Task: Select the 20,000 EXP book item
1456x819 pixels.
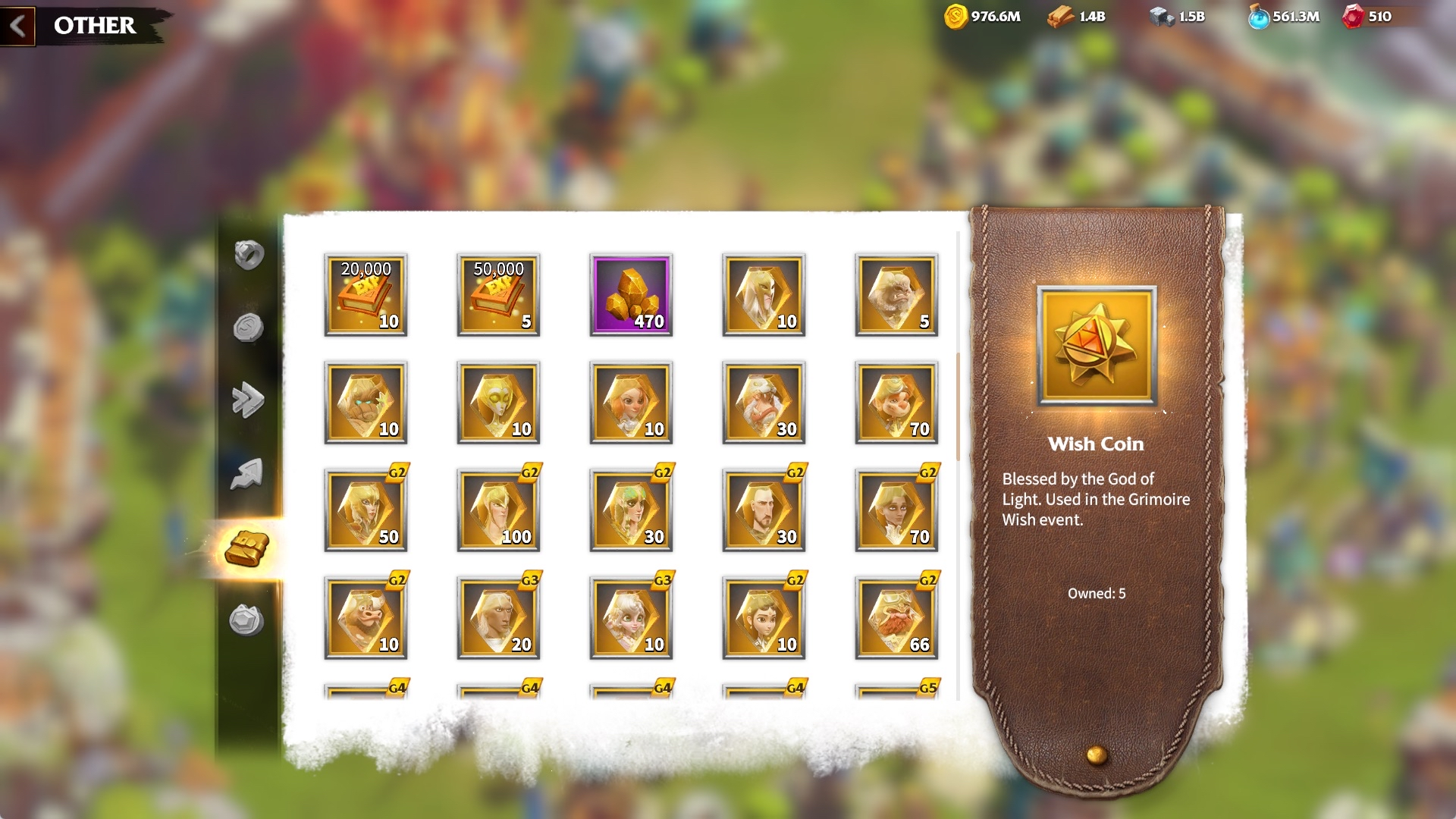Action: (x=366, y=295)
